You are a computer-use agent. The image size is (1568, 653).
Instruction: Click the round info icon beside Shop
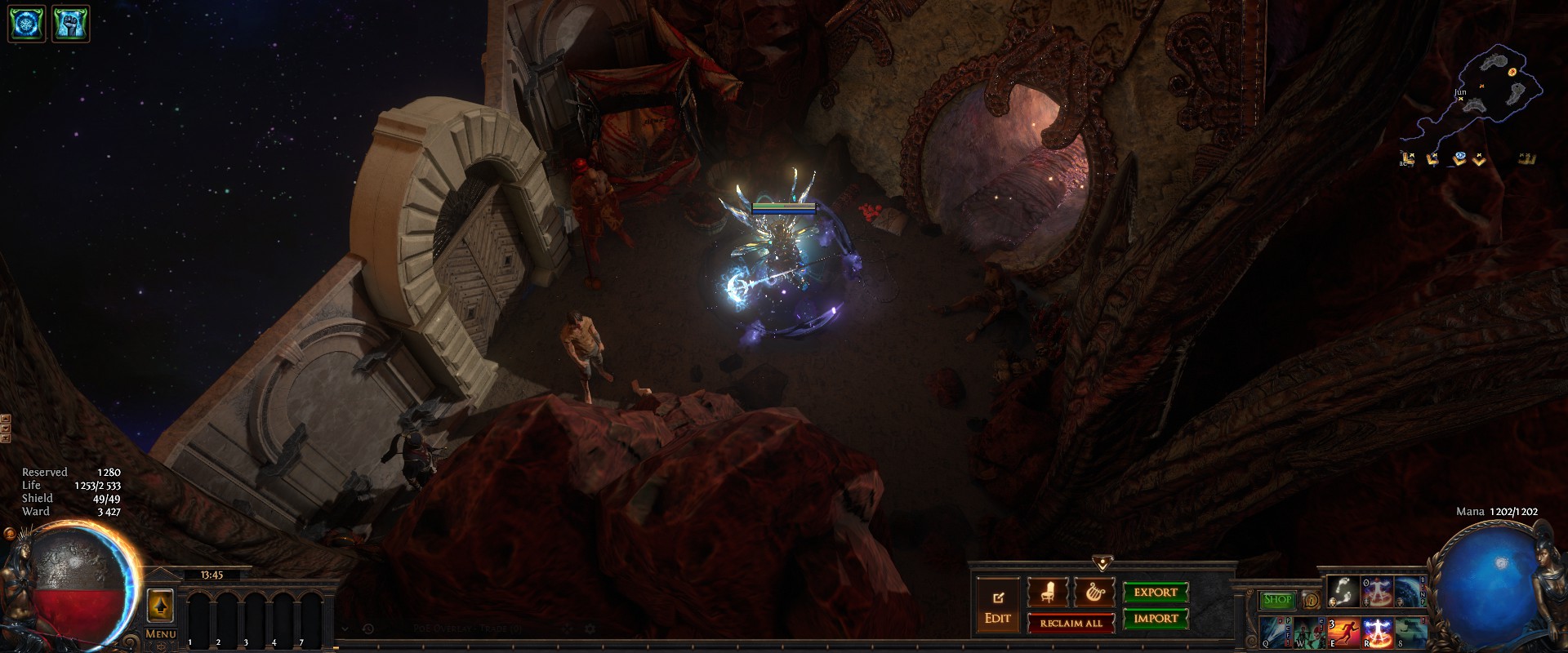click(1310, 600)
